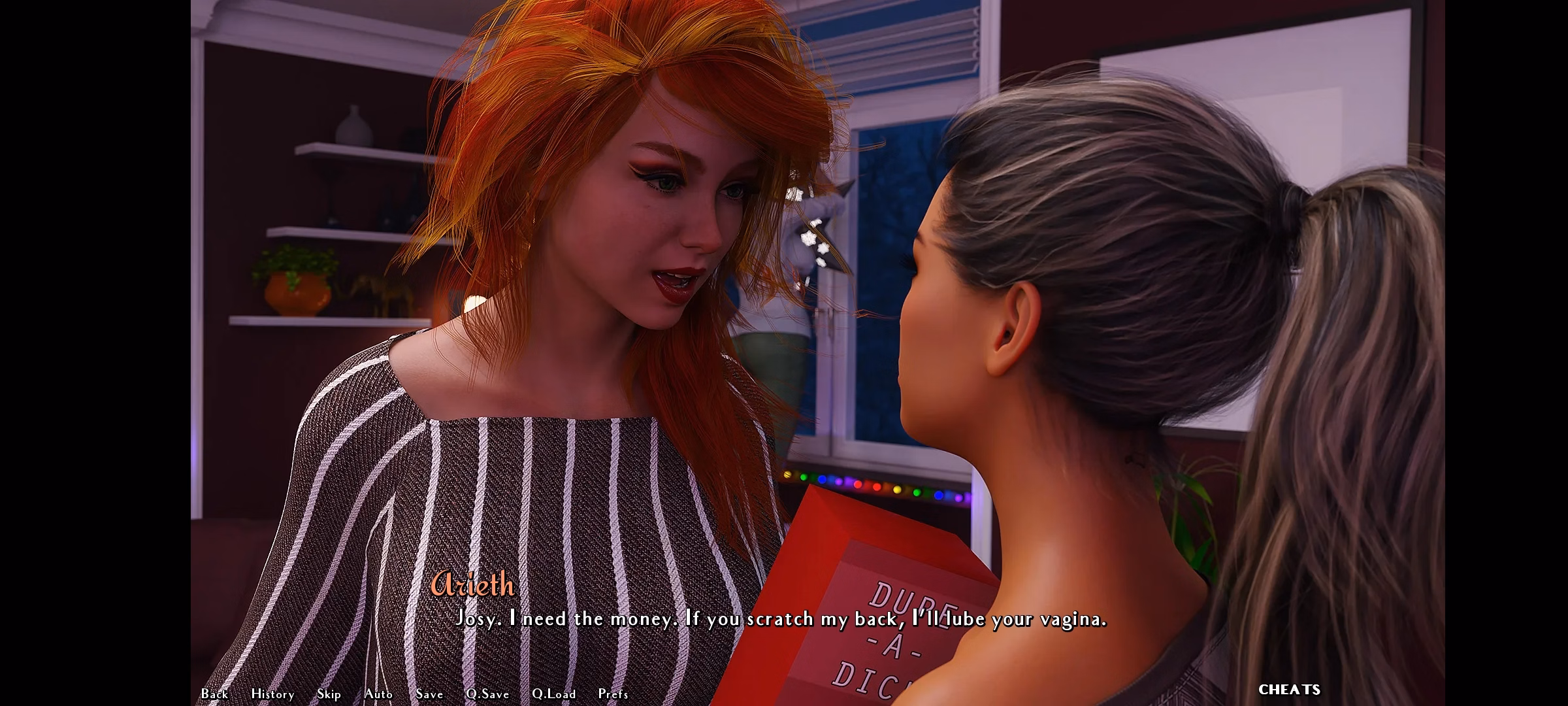Go back one dialogue line
The image size is (1568, 706).
coord(214,694)
